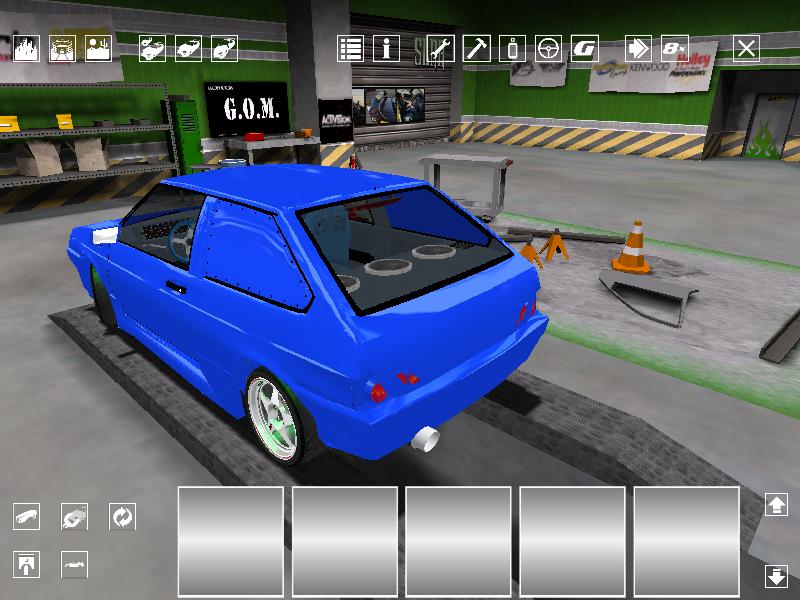Click the circular arrows refresh icon
800x600 pixels.
(x=122, y=517)
